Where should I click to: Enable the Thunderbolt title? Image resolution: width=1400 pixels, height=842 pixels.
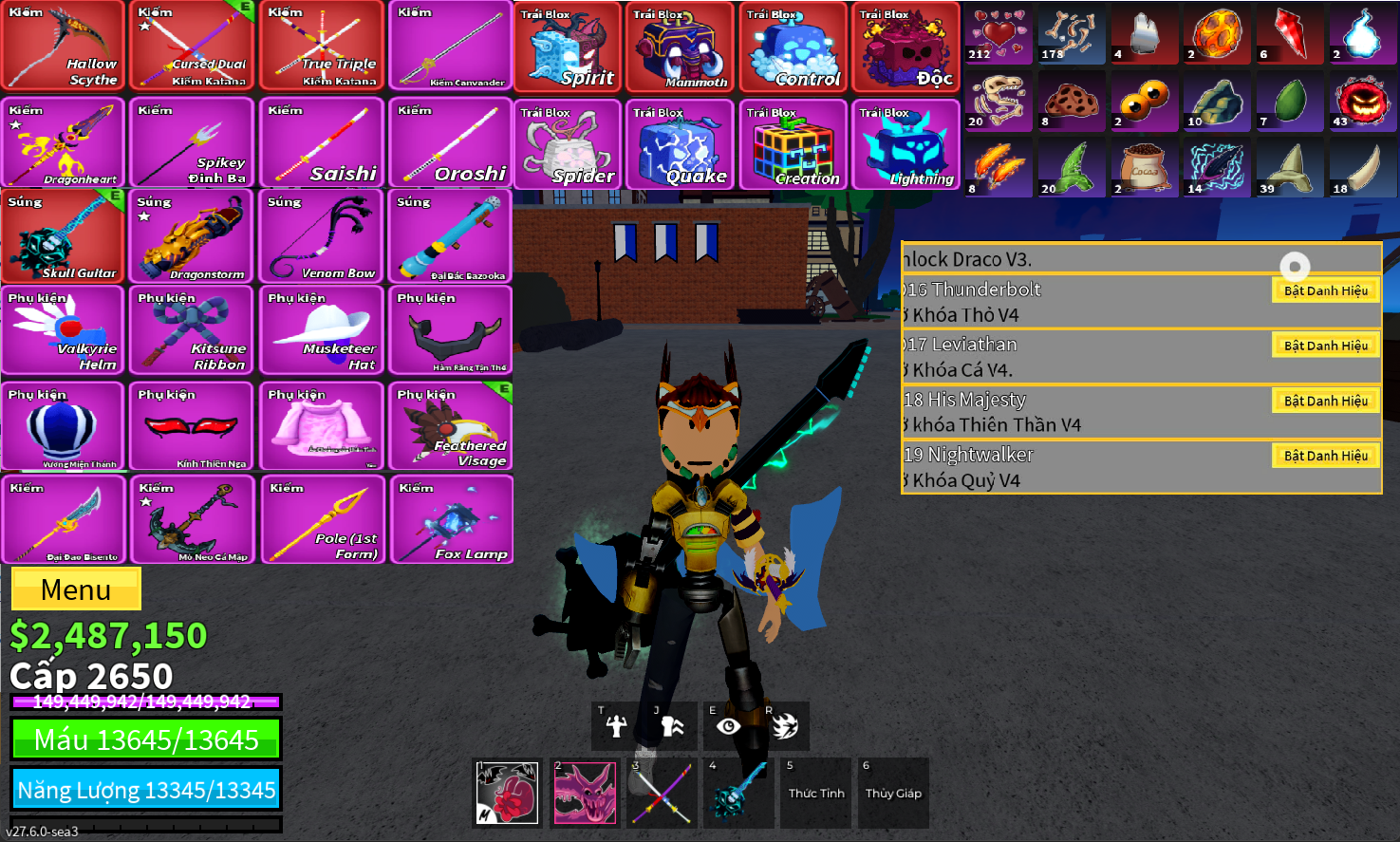pyautogui.click(x=1325, y=290)
